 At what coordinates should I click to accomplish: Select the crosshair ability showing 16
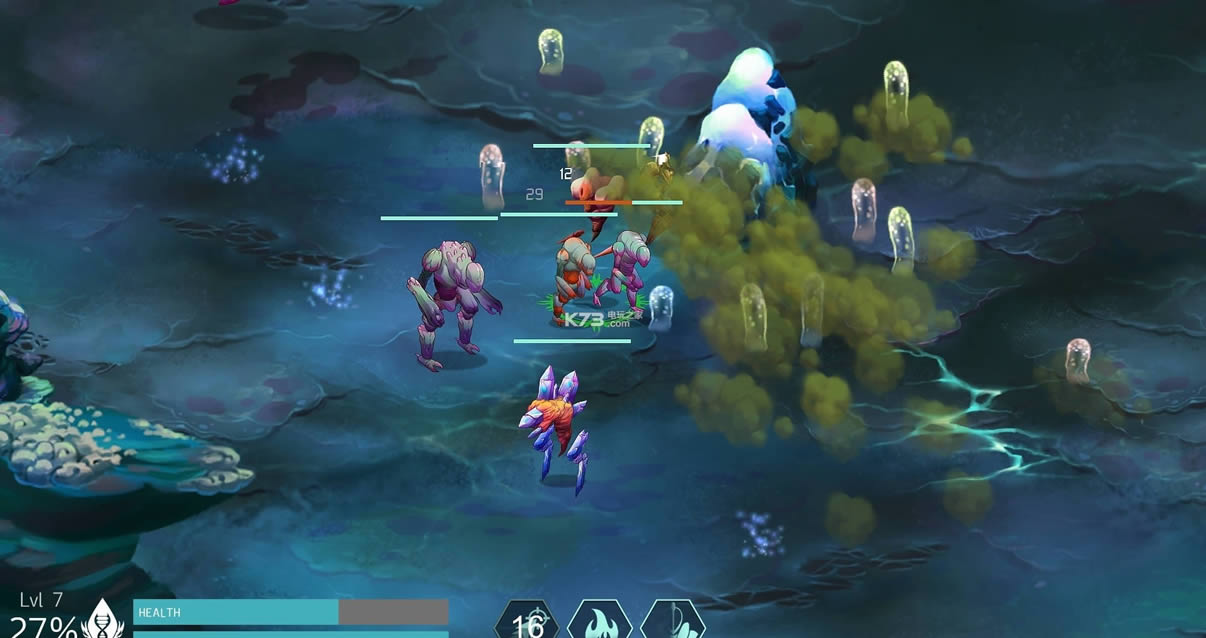[527, 622]
